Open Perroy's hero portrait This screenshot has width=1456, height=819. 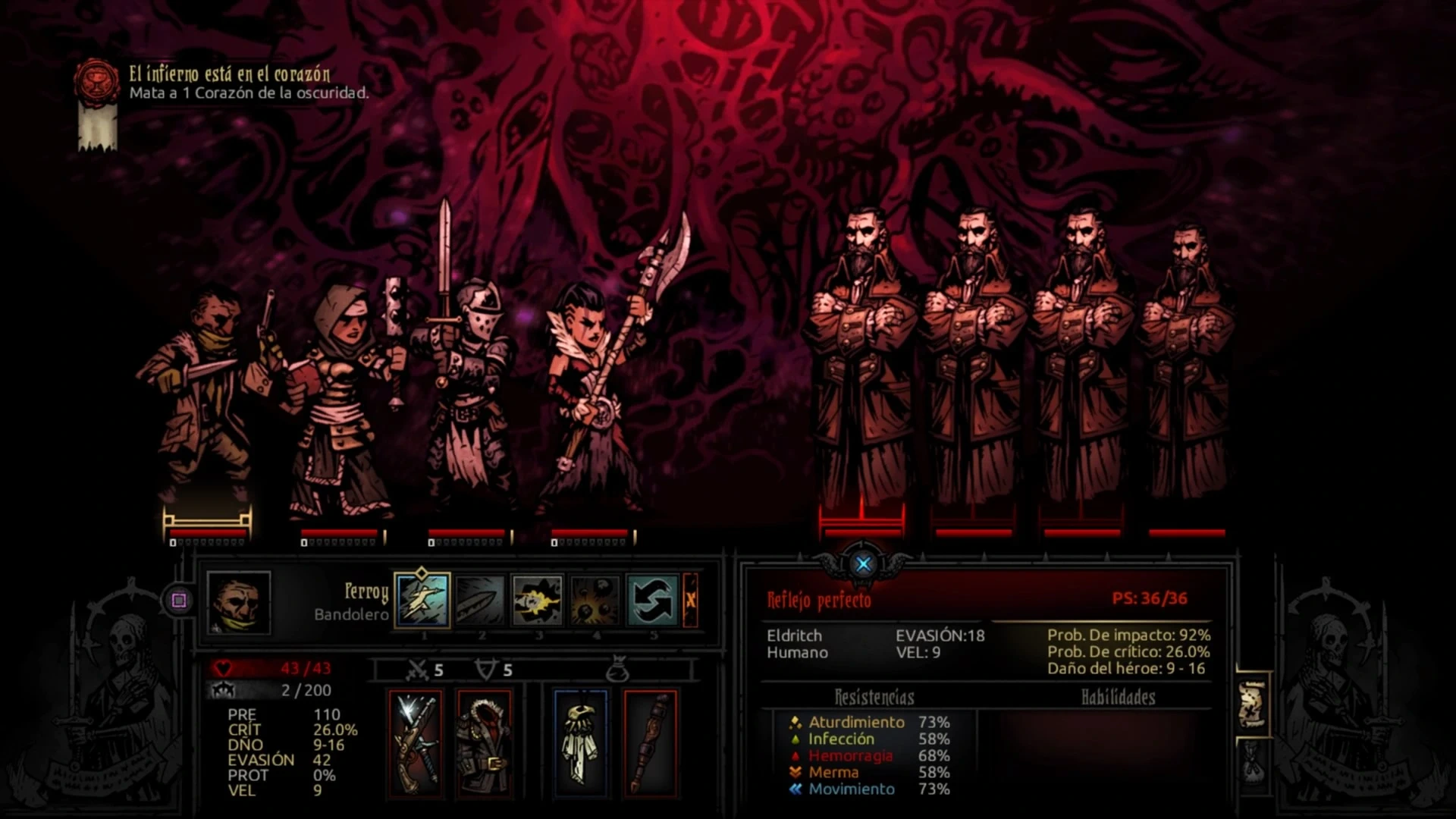(239, 603)
